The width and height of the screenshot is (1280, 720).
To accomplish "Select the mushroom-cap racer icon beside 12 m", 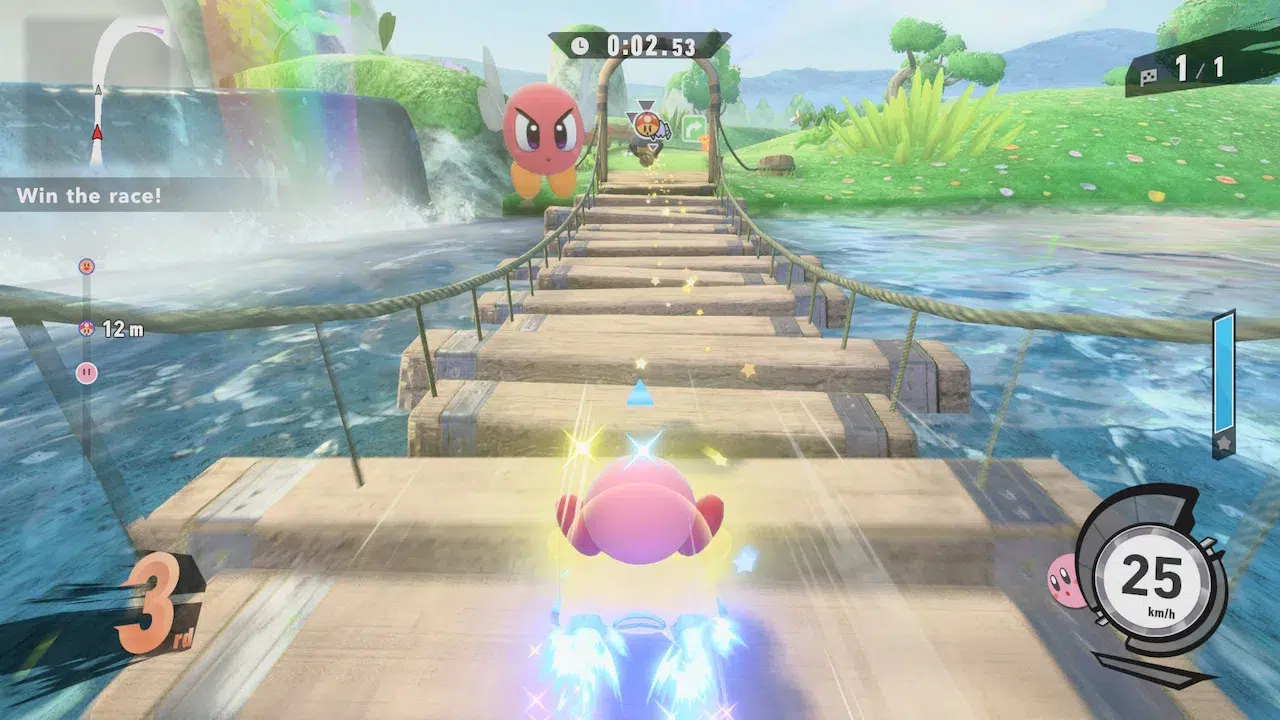I will click(87, 328).
